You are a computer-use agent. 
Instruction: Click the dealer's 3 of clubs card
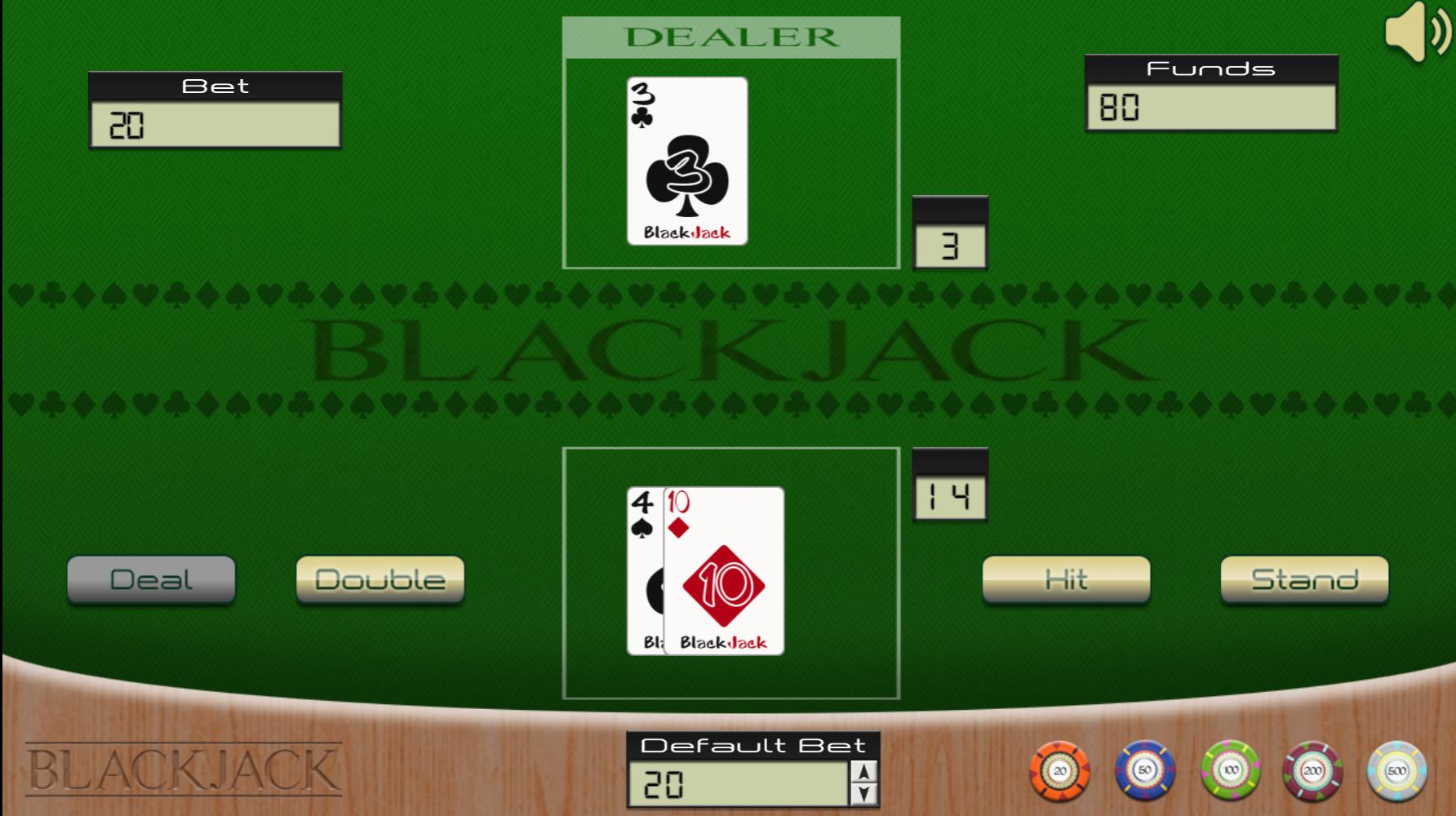[x=688, y=160]
